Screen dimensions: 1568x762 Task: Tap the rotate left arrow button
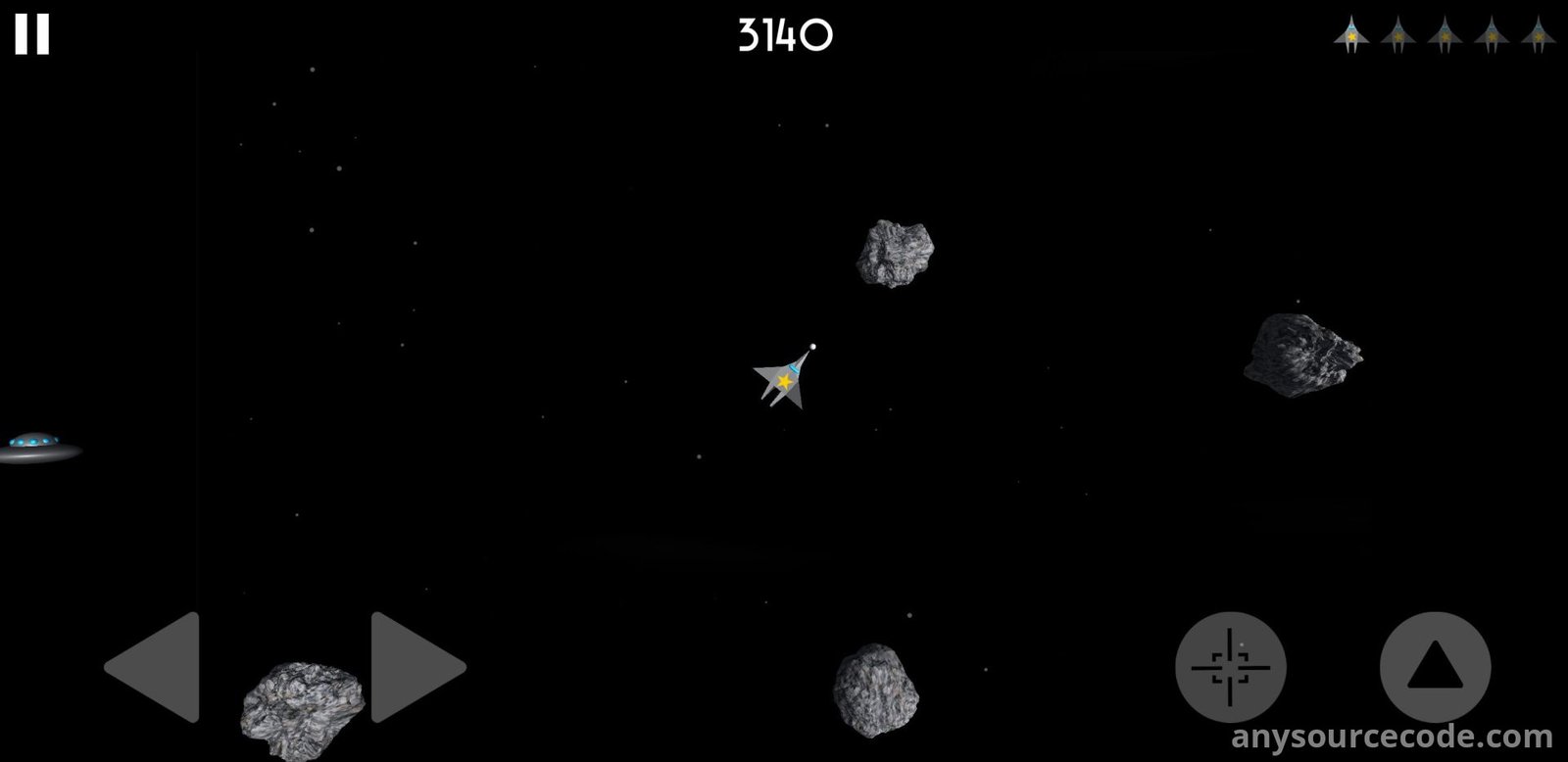coord(157,667)
